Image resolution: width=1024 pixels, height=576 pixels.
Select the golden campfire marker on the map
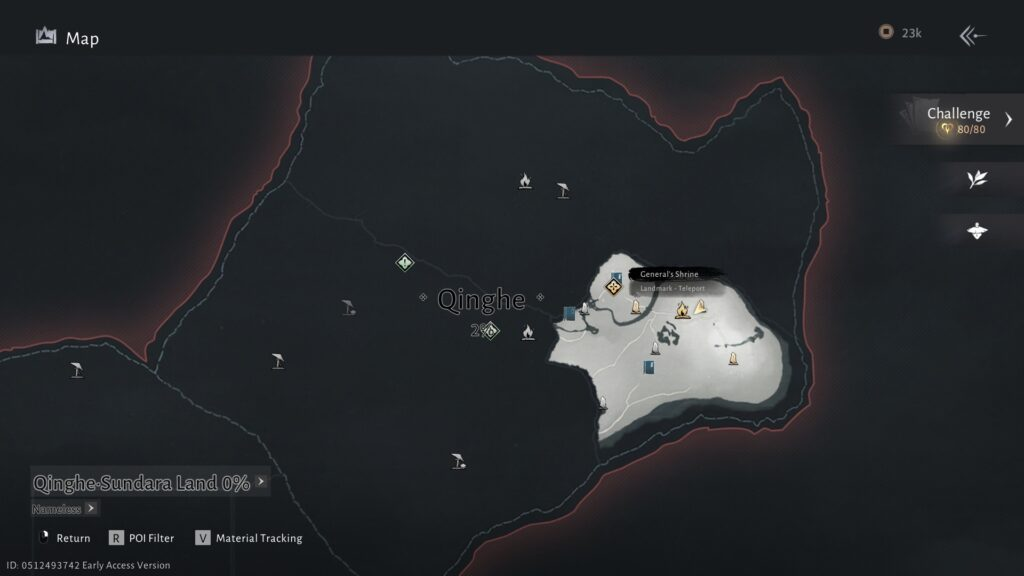[x=682, y=310]
